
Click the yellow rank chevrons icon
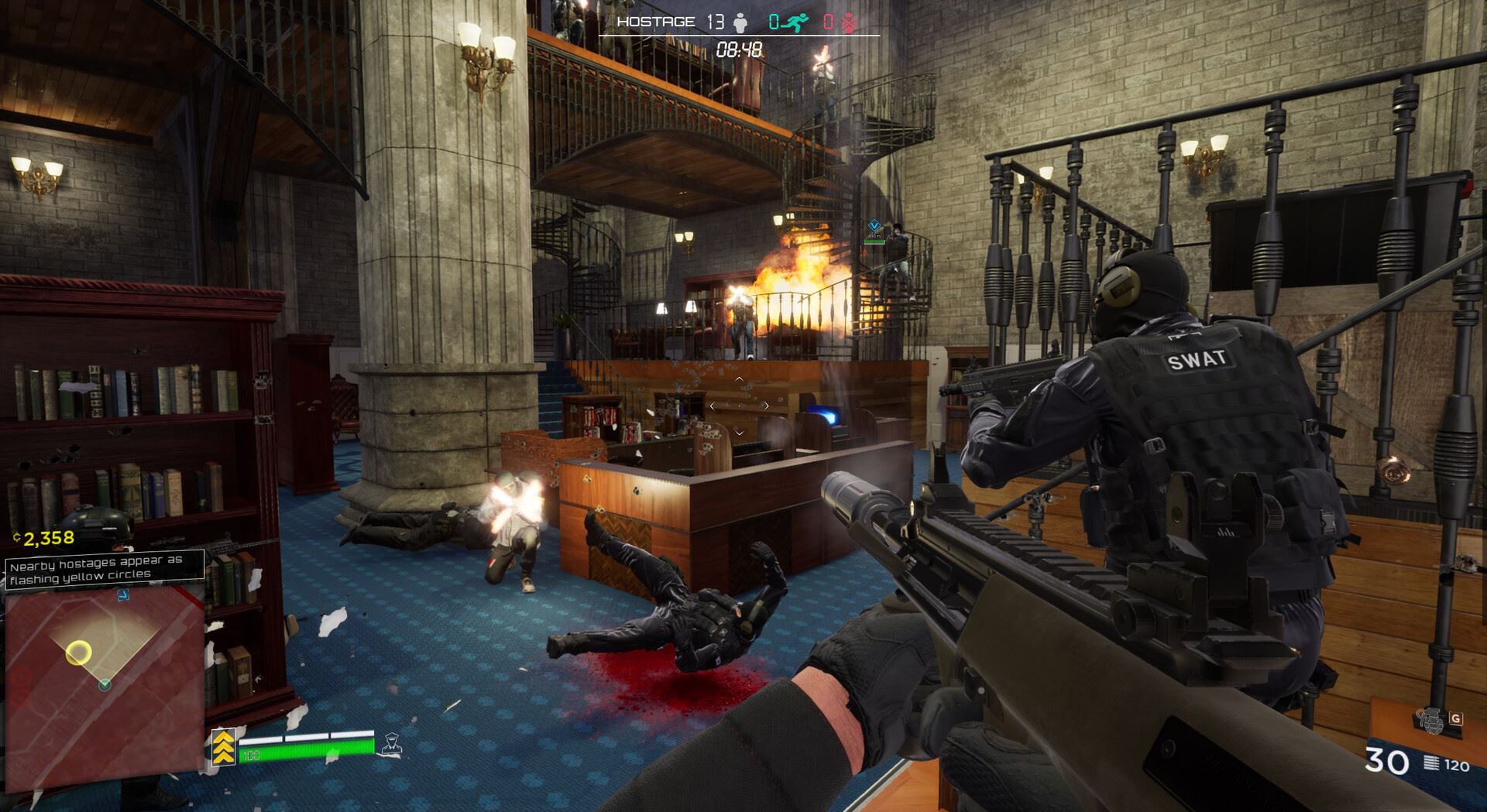(x=224, y=747)
